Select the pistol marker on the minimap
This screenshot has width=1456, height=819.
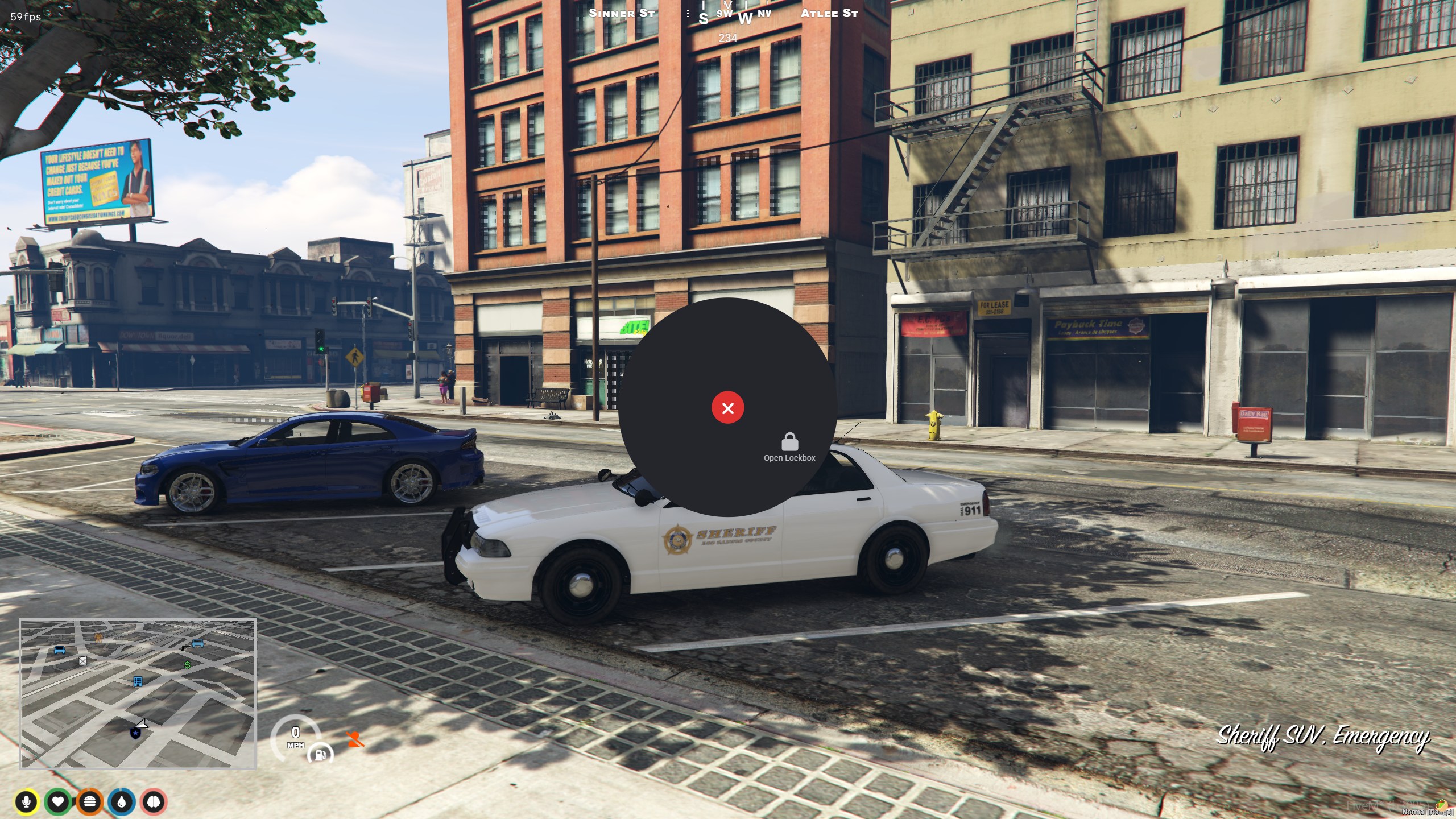[185, 647]
